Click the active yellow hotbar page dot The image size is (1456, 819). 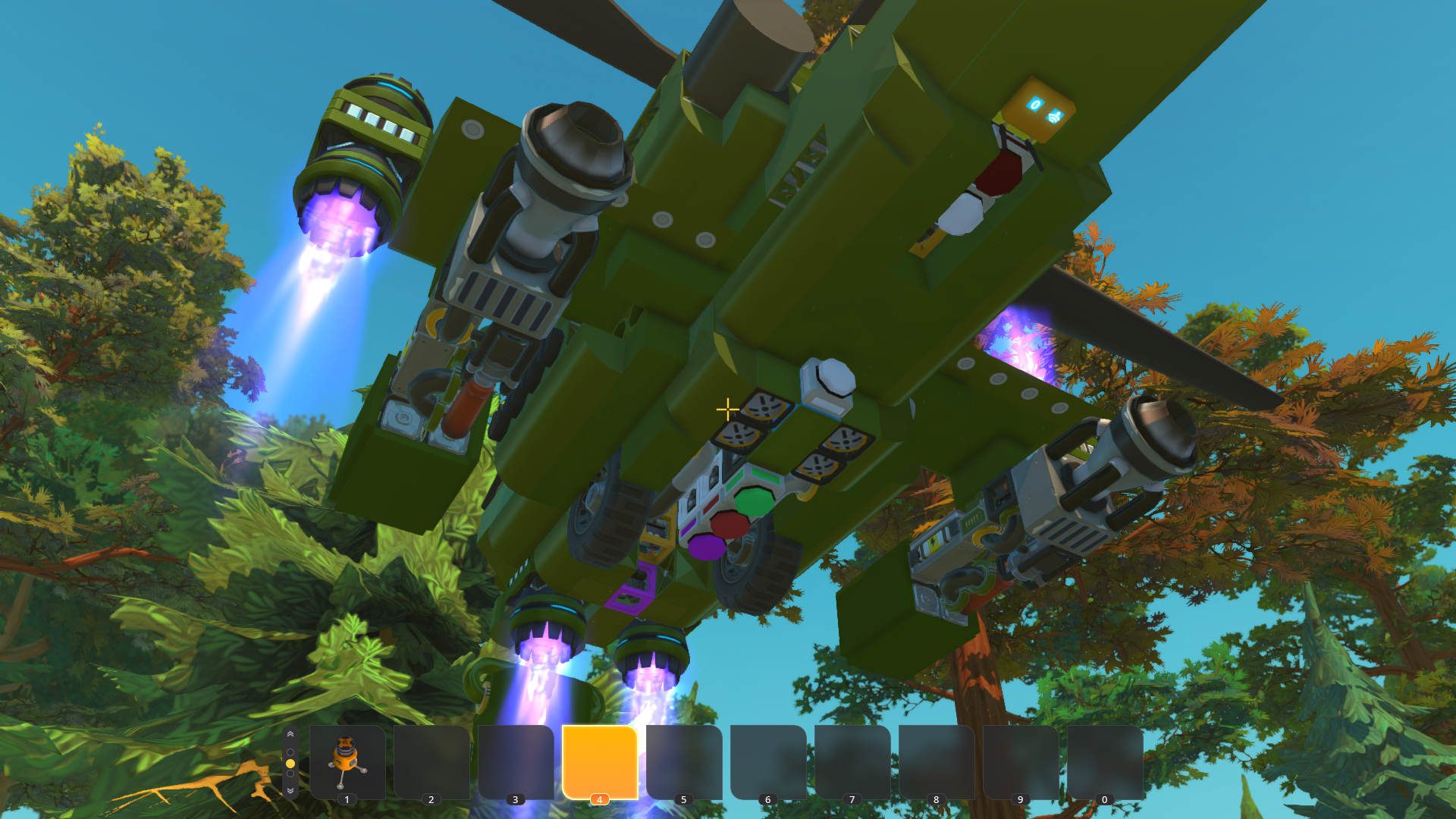pos(290,764)
